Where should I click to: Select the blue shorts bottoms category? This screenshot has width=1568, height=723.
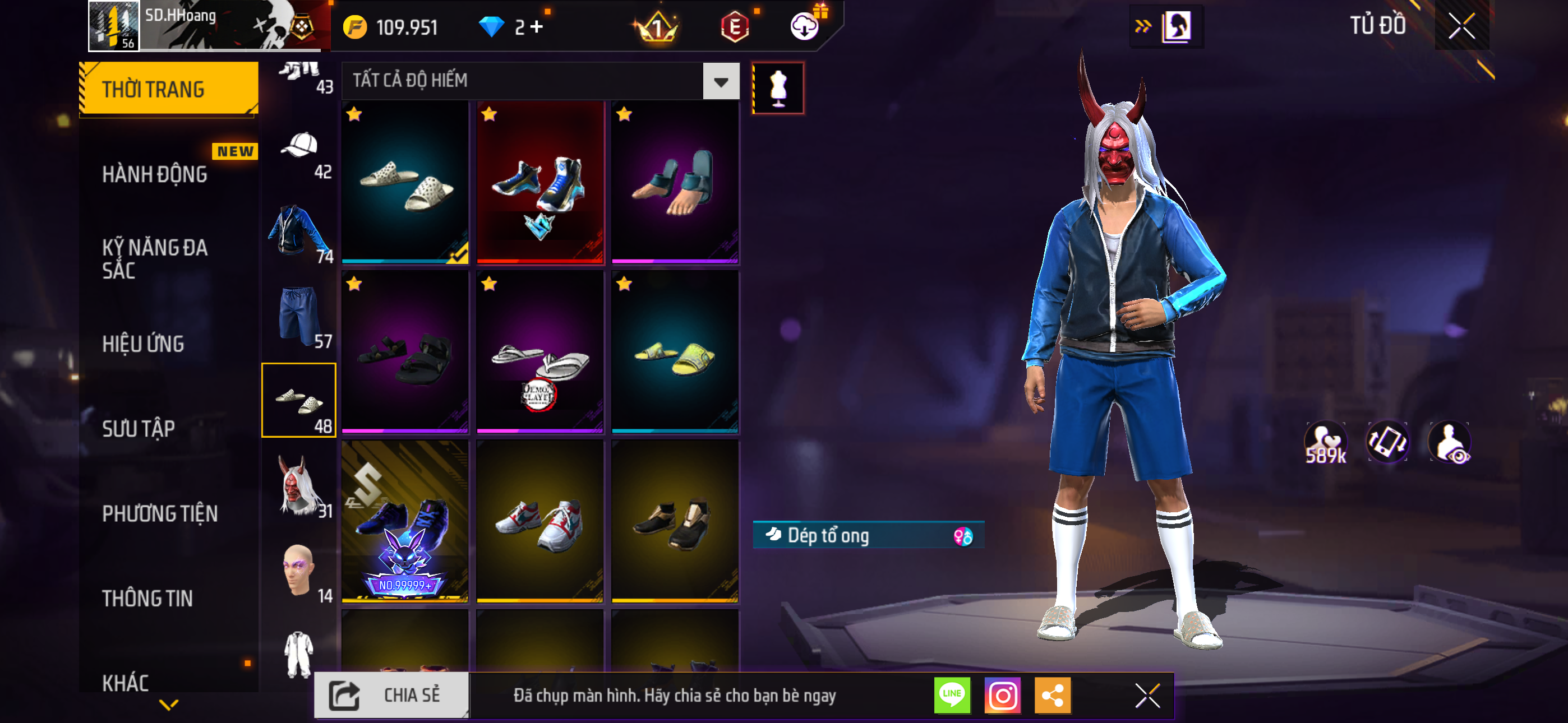click(x=299, y=317)
